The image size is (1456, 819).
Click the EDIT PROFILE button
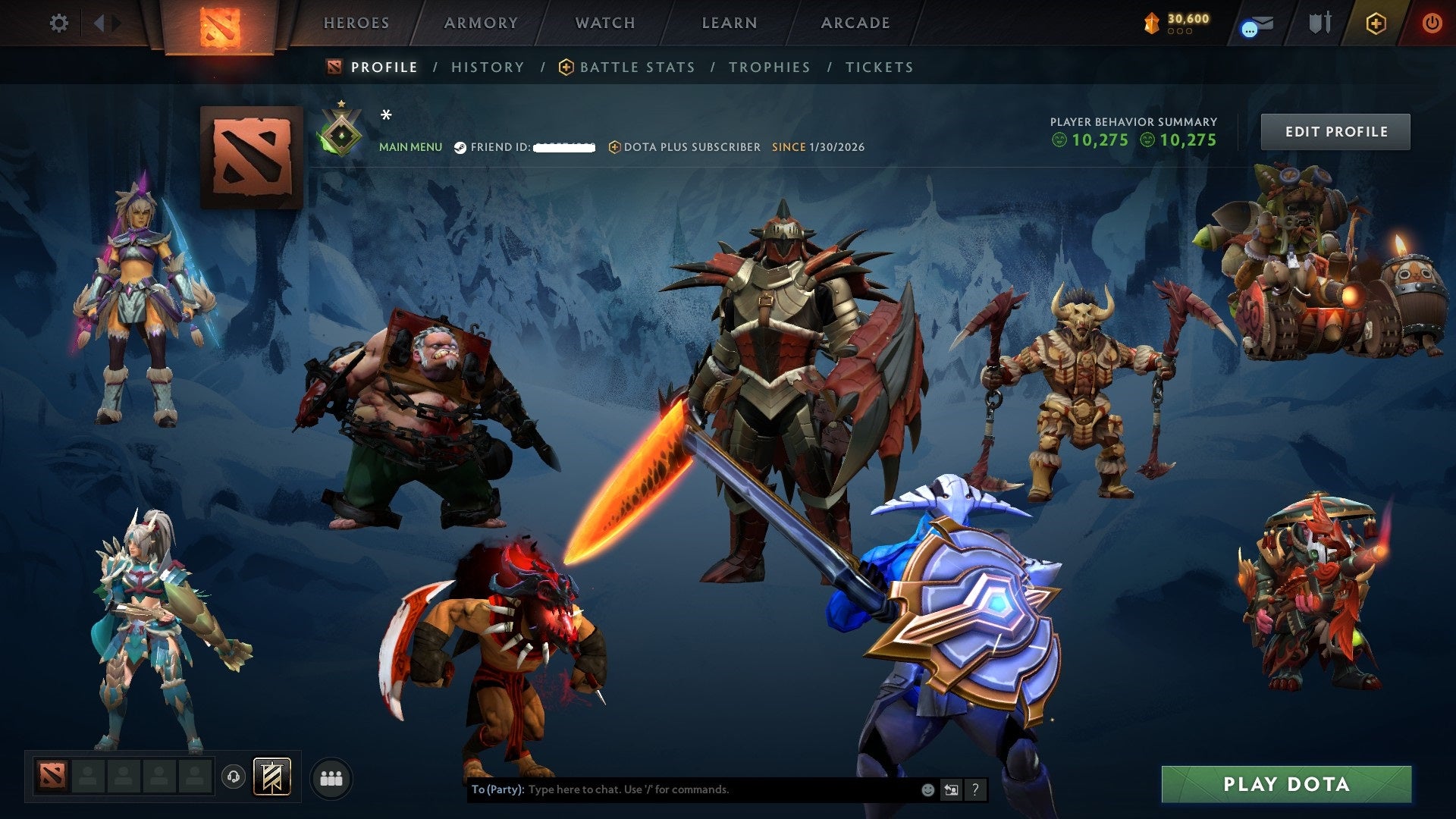1335,130
